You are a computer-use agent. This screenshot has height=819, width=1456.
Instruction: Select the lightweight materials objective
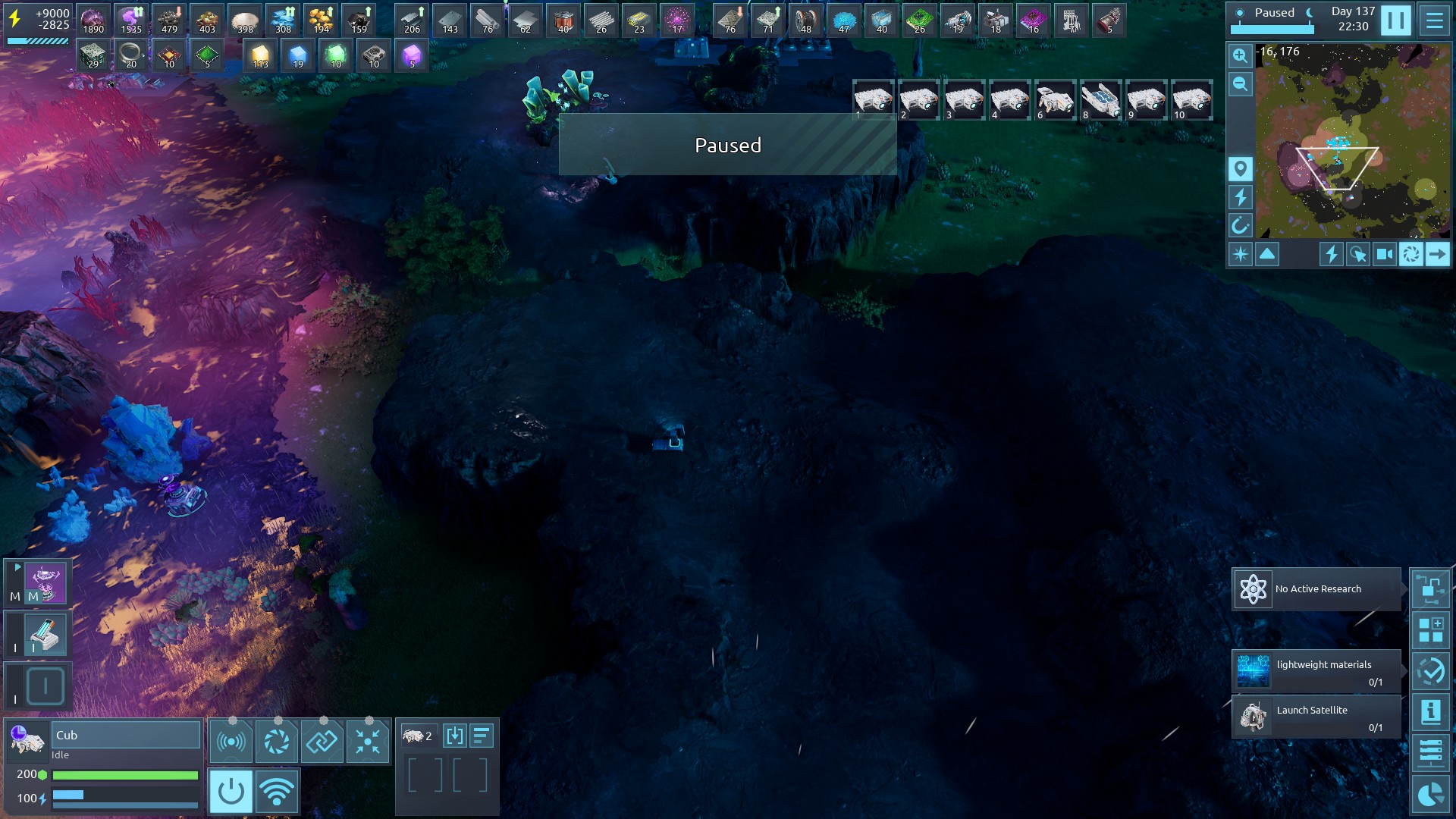1316,671
